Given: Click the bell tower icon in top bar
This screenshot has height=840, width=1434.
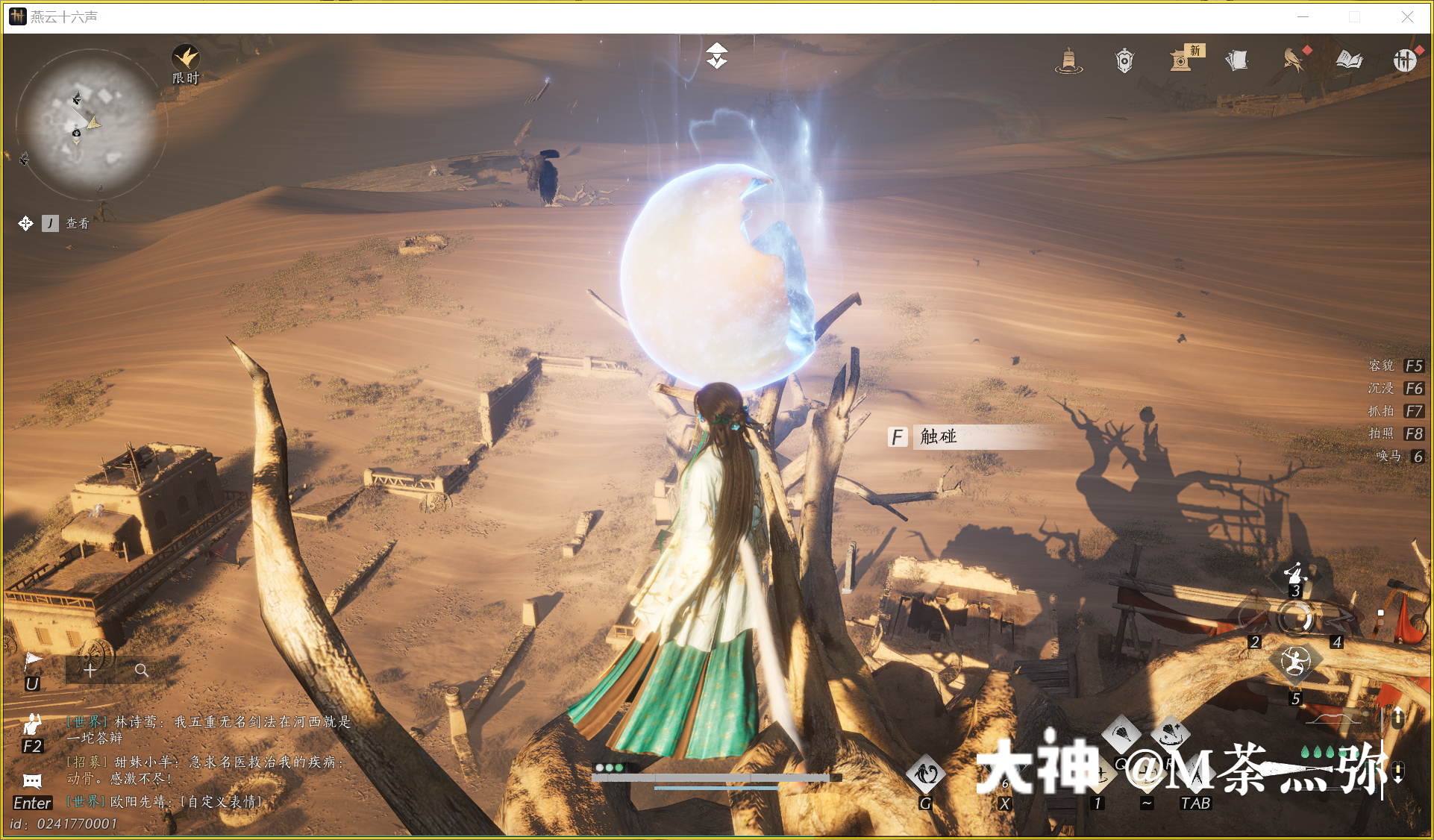Looking at the screenshot, I should tap(1068, 60).
